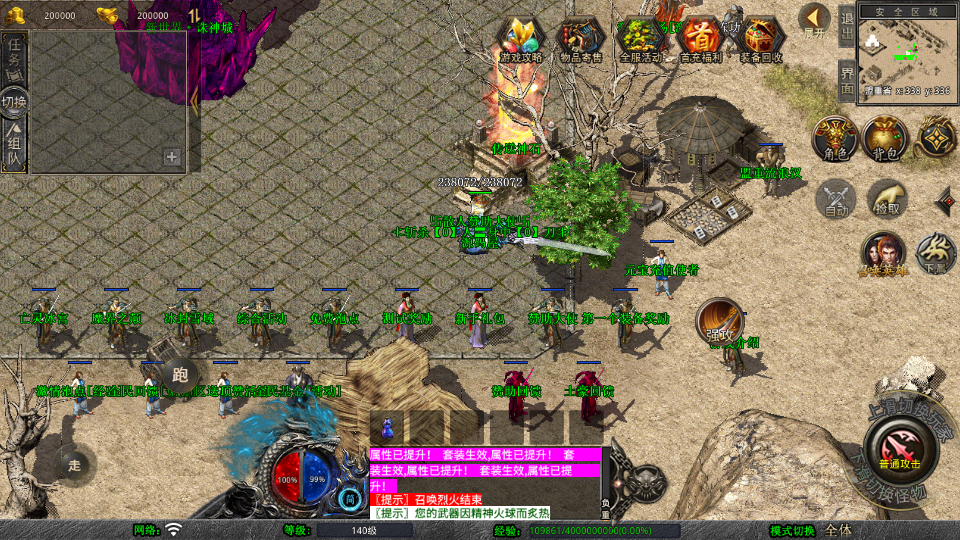Open the 装备回收 equipment recycling chest
The image size is (960, 540).
[x=762, y=39]
